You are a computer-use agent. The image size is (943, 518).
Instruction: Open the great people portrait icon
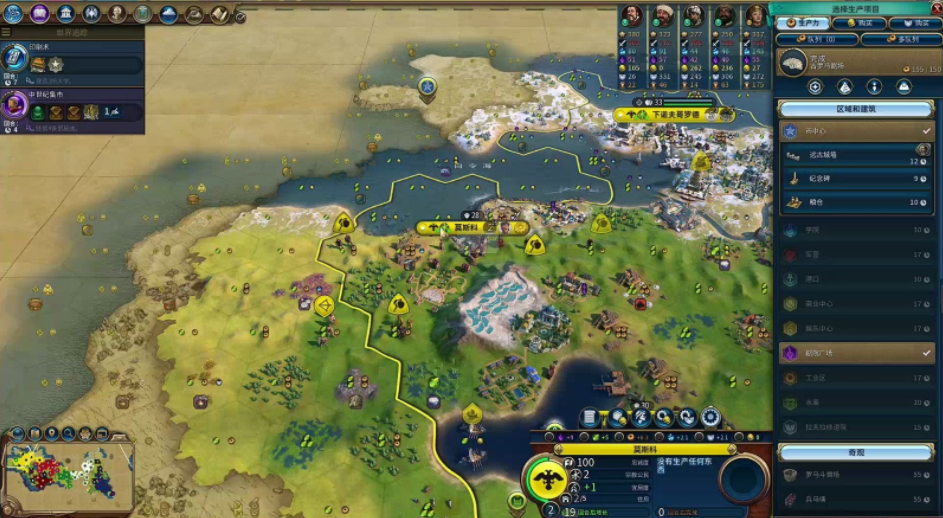pos(117,13)
